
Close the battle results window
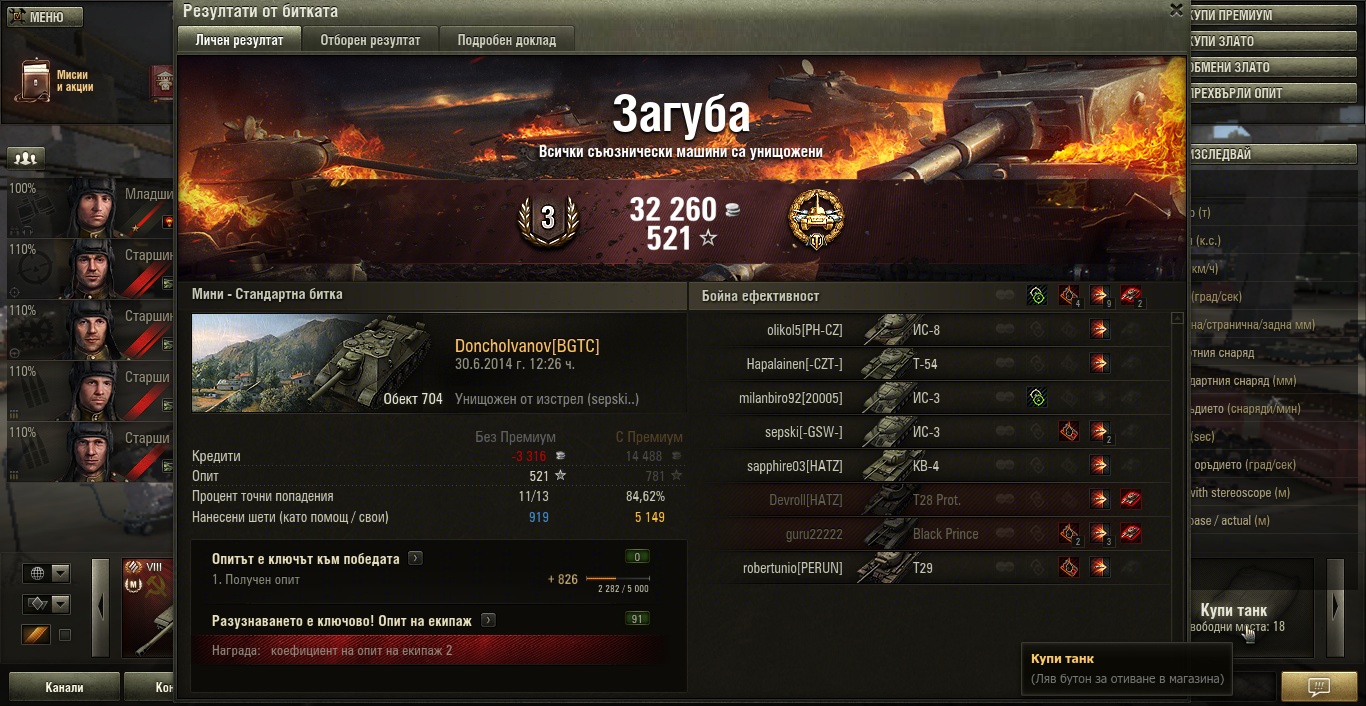[x=1176, y=10]
